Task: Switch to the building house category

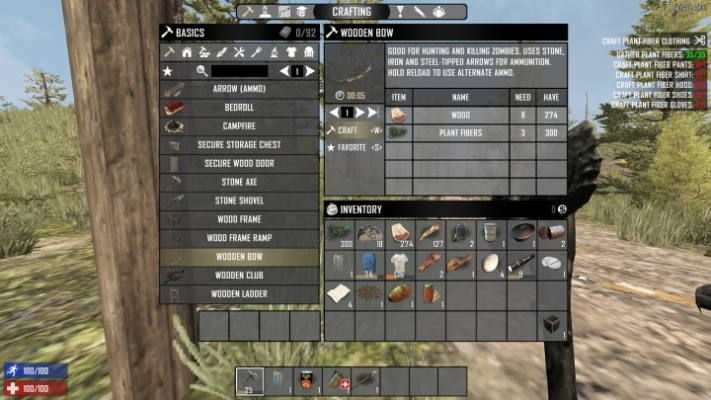Action: [186, 52]
